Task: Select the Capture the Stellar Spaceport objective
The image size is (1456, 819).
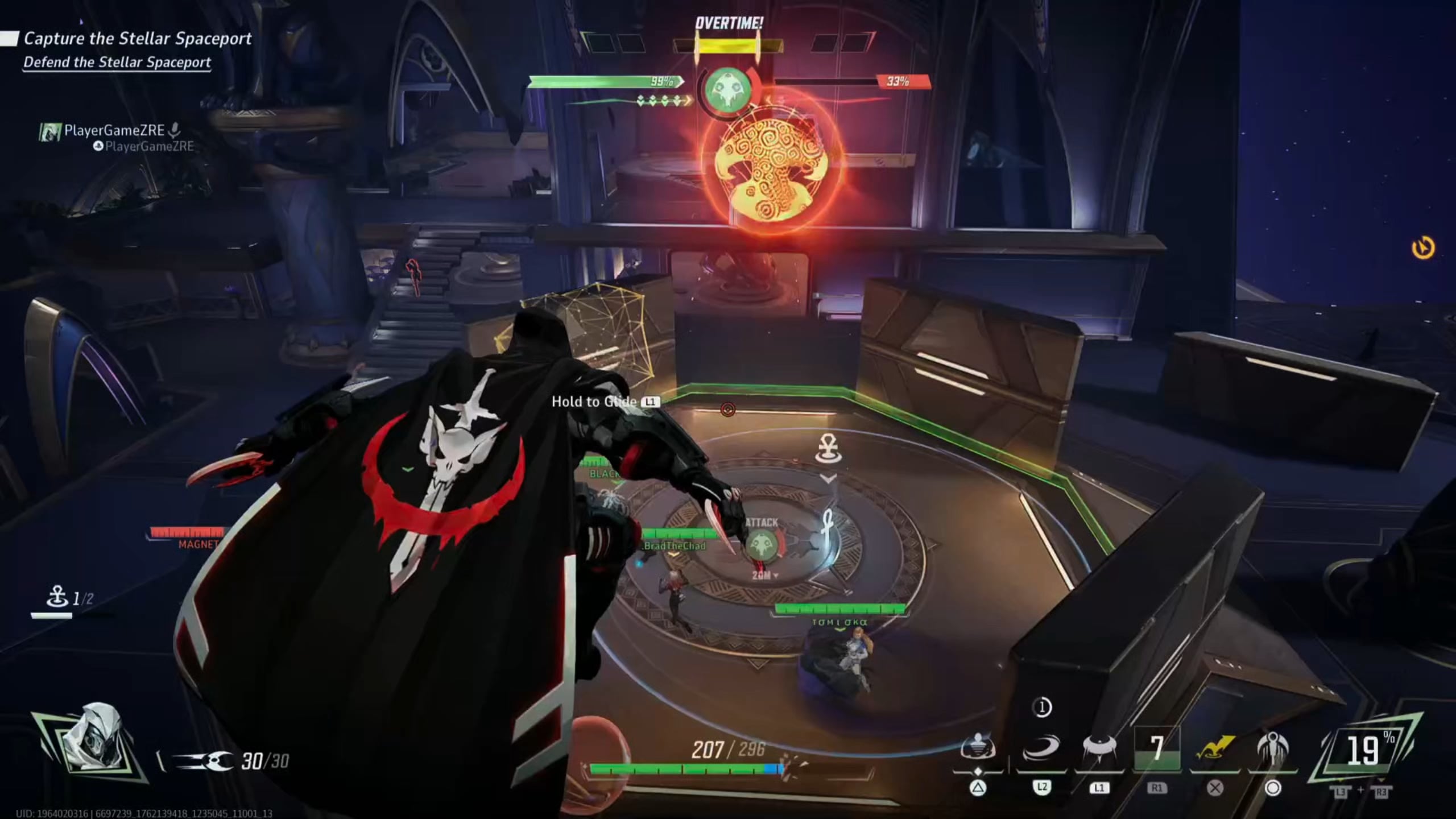Action: tap(136, 38)
